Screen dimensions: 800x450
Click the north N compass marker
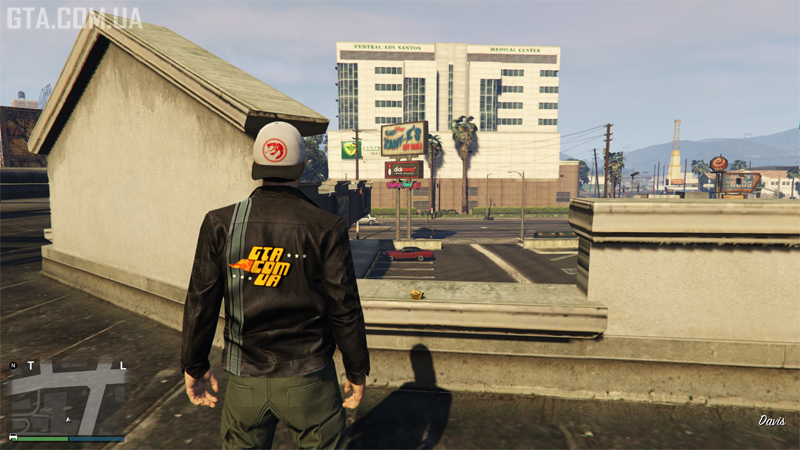tap(13, 366)
